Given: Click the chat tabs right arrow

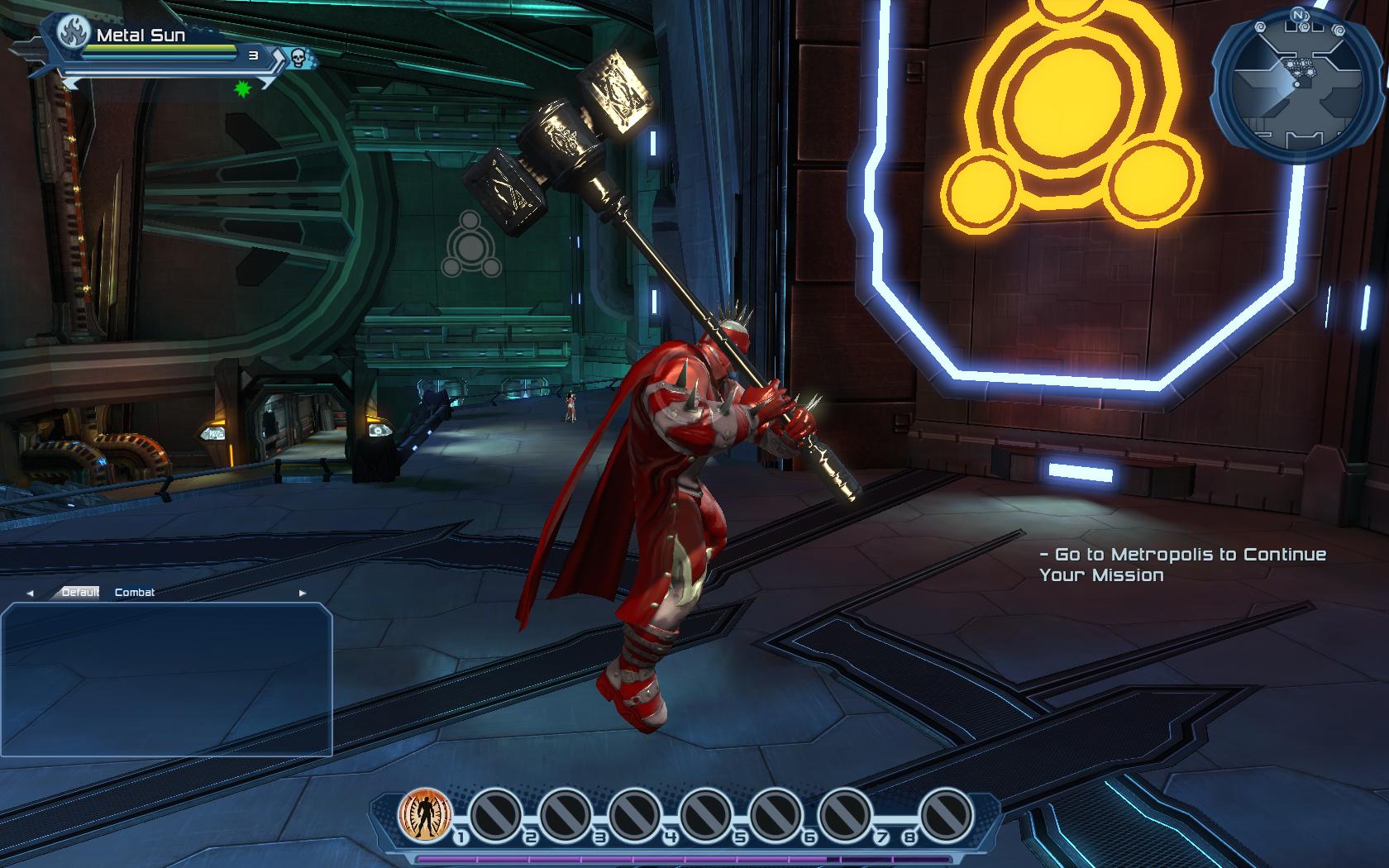Looking at the screenshot, I should (x=303, y=594).
